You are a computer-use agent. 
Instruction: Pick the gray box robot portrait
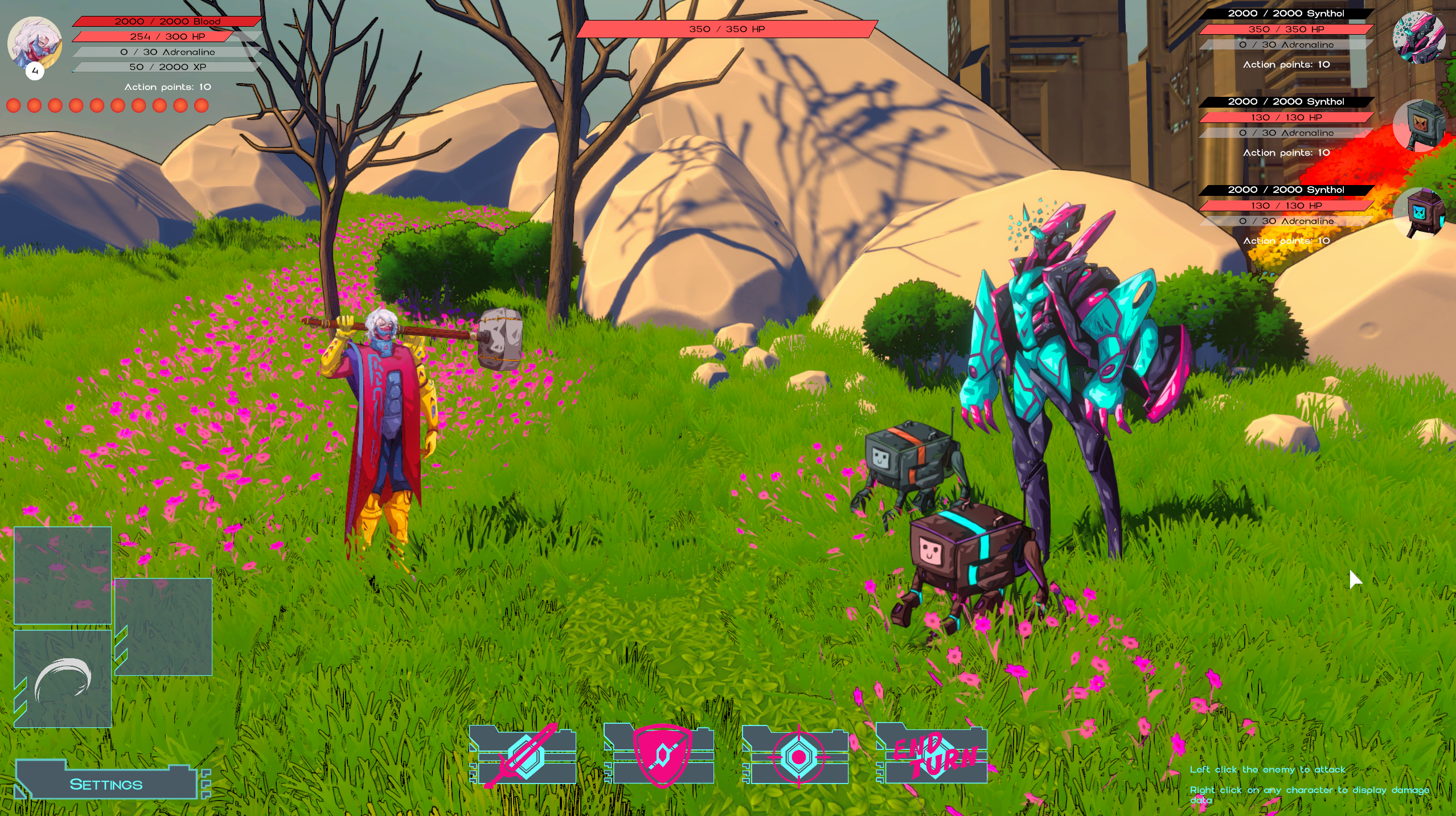tap(1418, 125)
